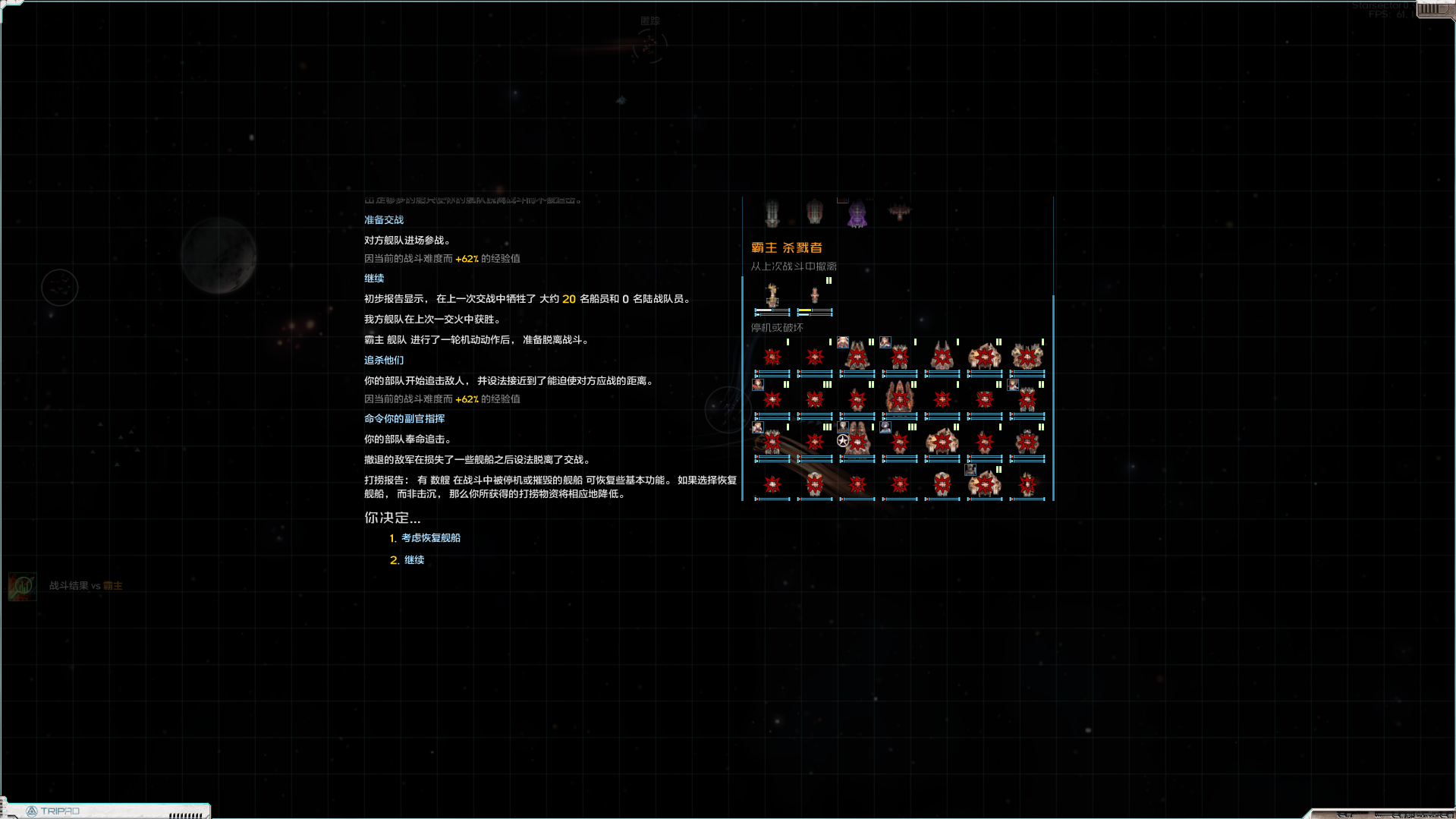Click the white hull bar below the retreated ship

[763, 310]
